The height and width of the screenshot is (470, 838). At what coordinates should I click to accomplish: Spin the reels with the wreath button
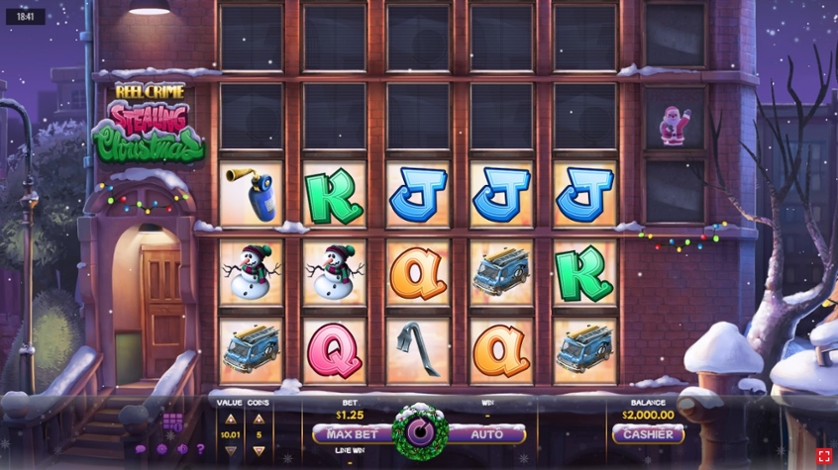(x=420, y=432)
